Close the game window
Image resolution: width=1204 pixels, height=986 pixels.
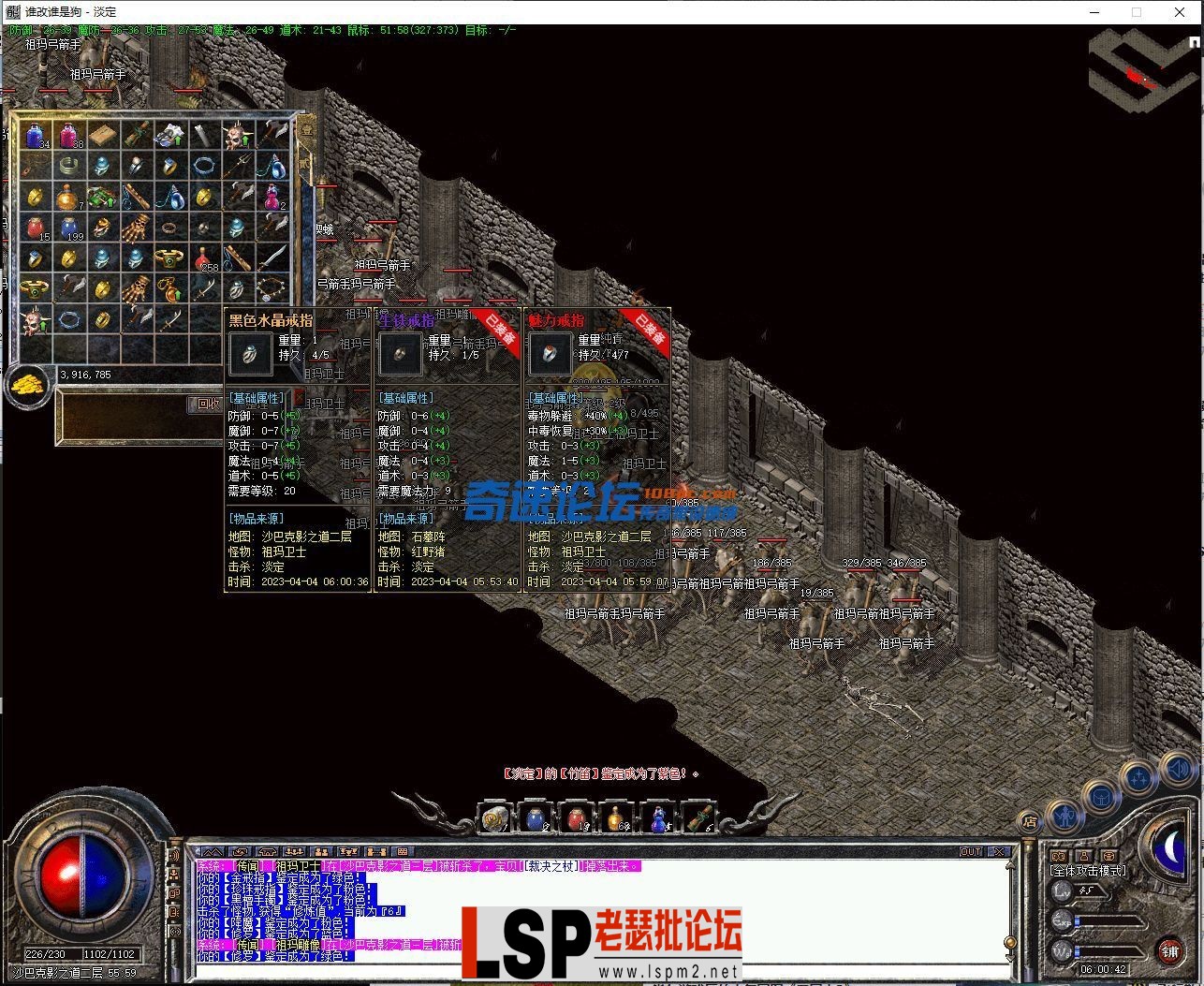(x=1180, y=12)
